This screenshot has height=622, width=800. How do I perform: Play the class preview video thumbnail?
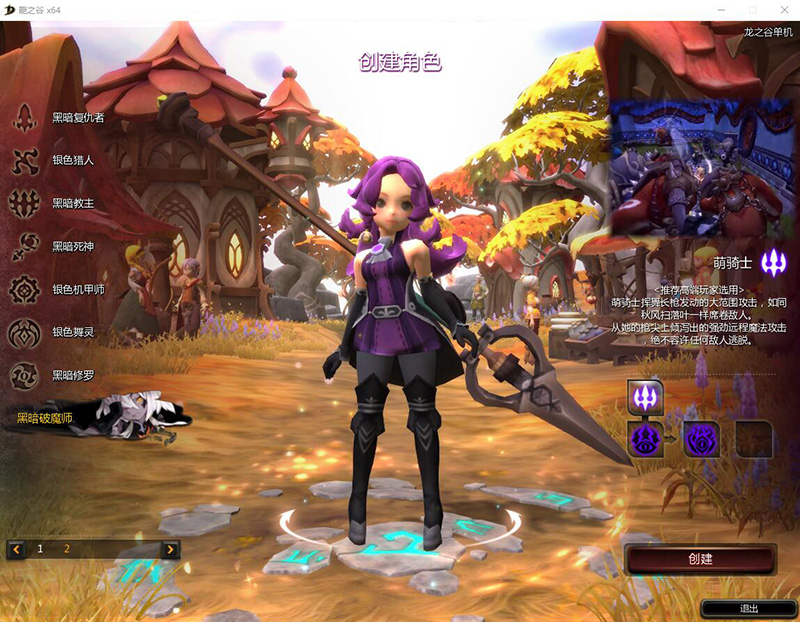[x=701, y=166]
